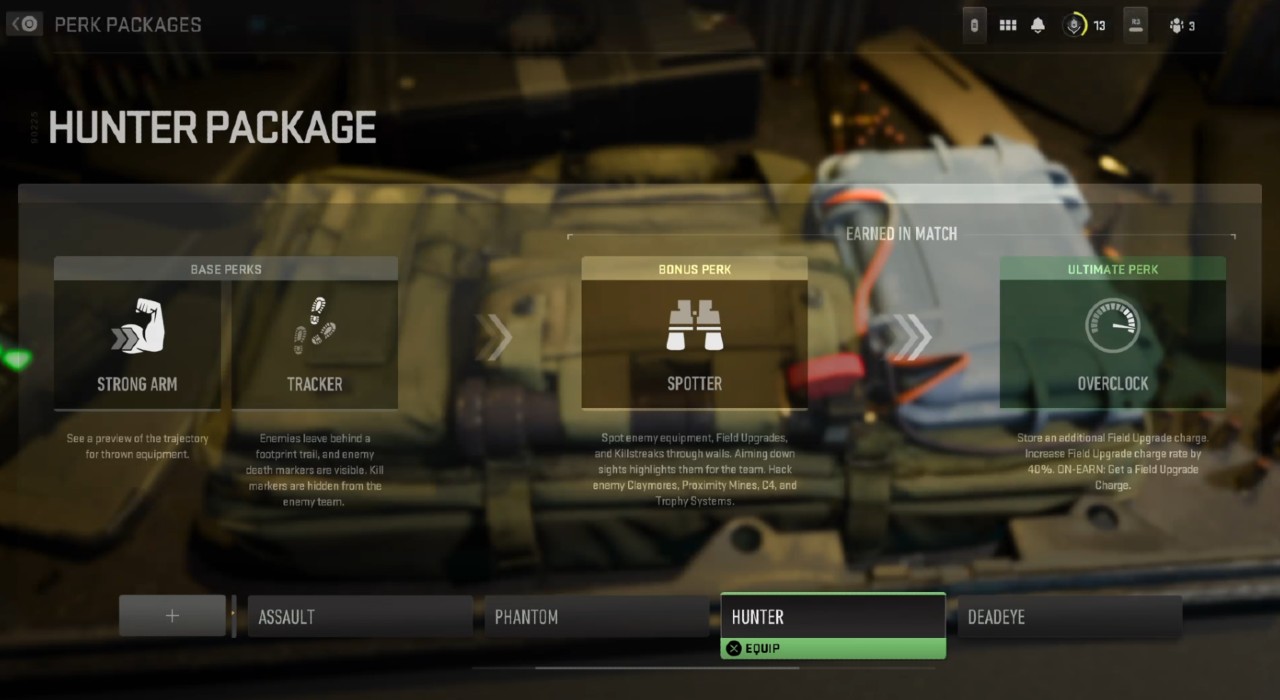Add a new custom perk package
The width and height of the screenshot is (1280, 700).
[x=172, y=616]
